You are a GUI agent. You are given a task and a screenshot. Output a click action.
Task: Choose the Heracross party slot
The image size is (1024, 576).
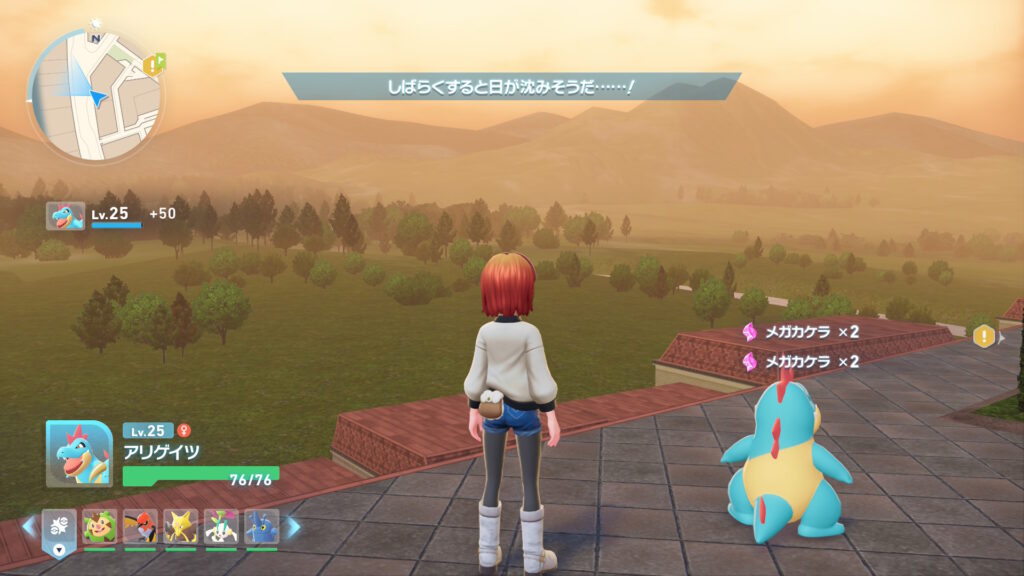(262, 526)
